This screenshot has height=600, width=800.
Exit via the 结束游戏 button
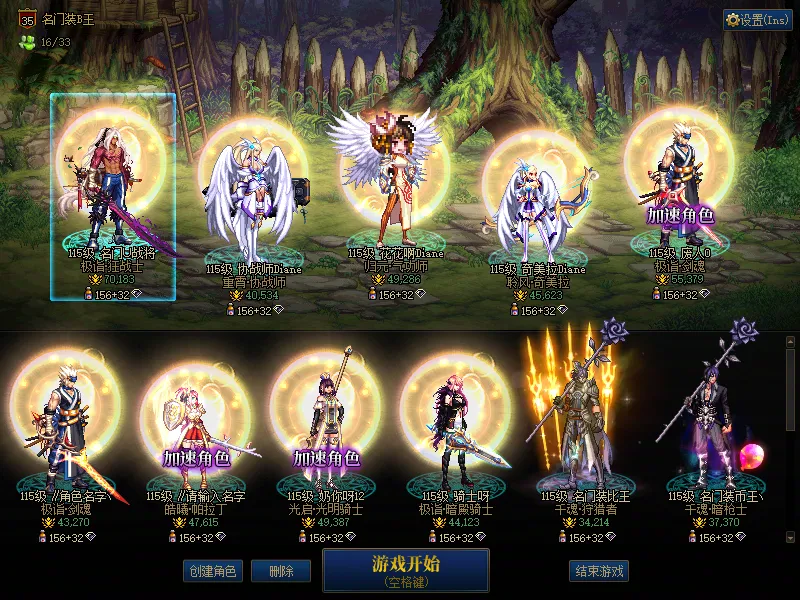click(x=599, y=571)
